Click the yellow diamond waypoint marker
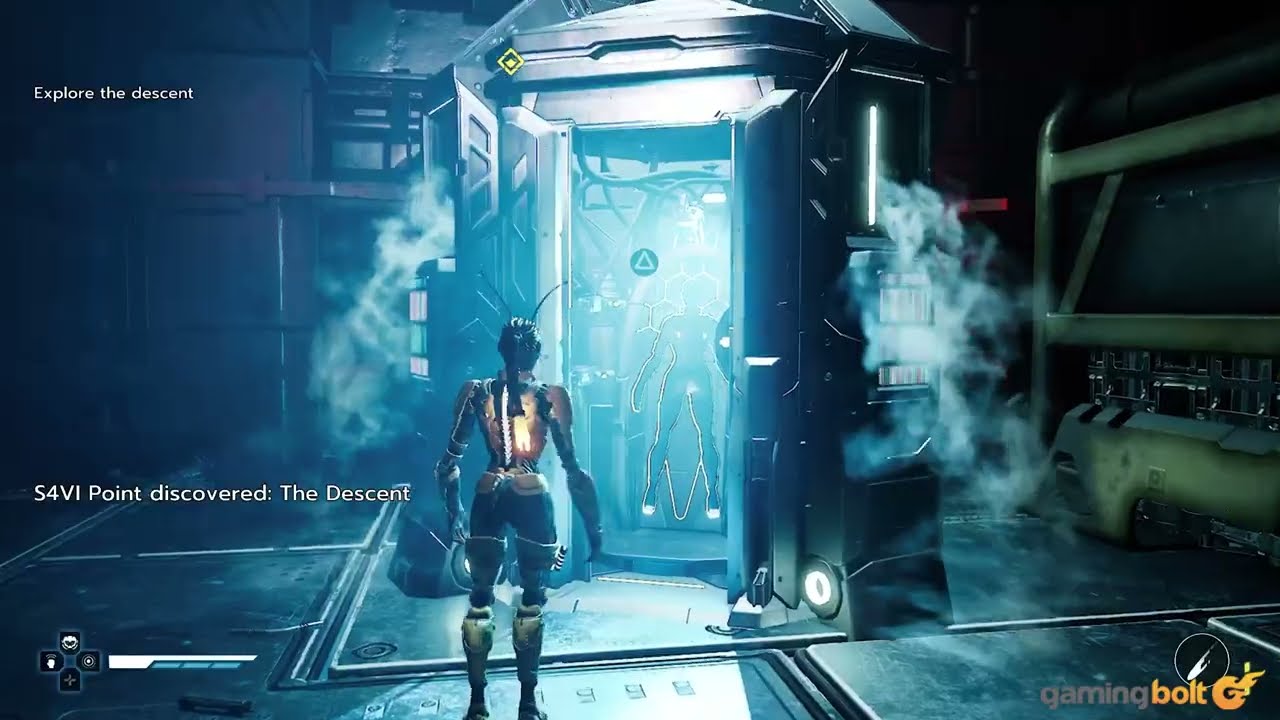 click(510, 63)
